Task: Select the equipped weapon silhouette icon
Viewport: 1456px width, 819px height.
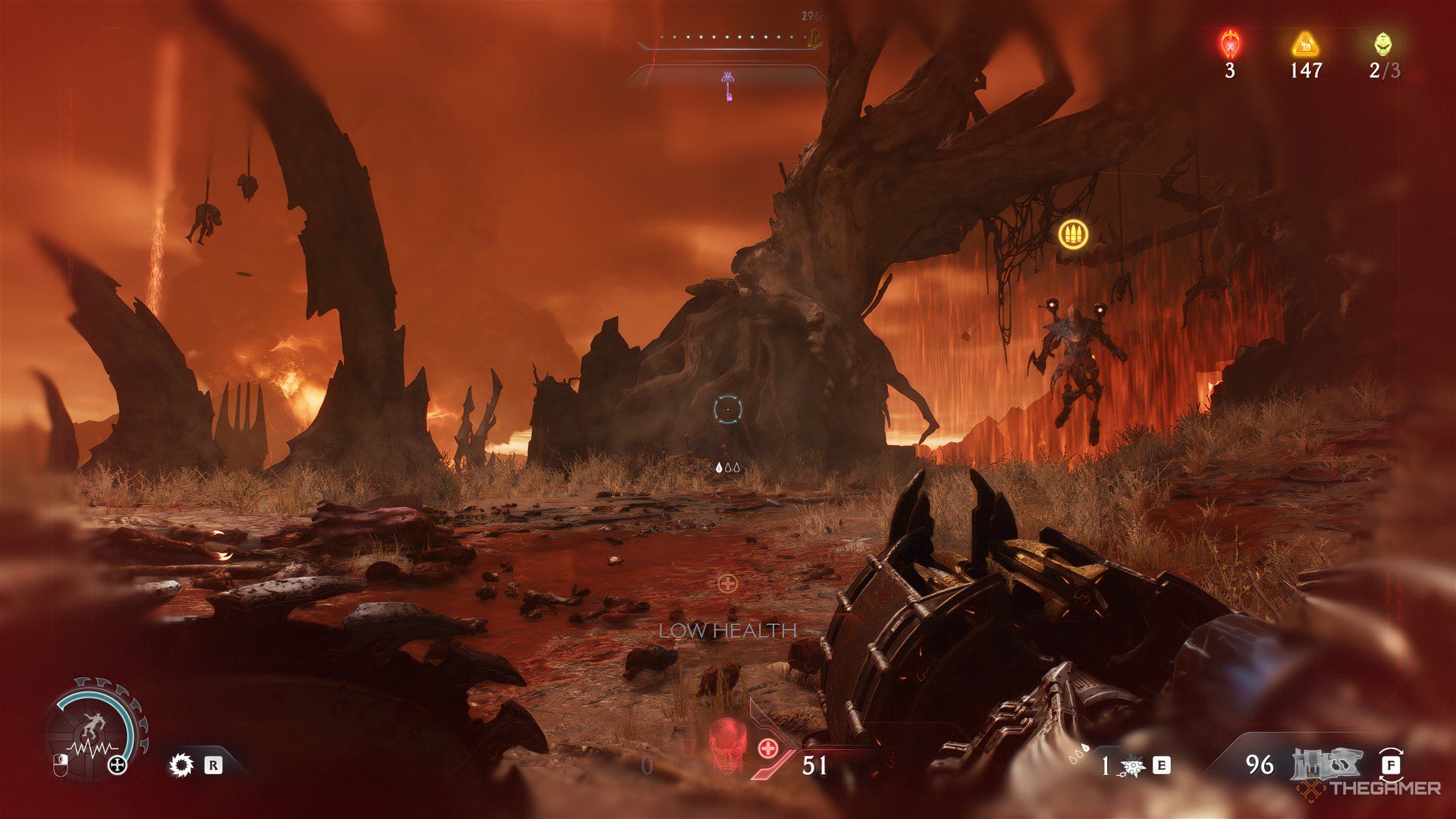Action: coord(1327,763)
